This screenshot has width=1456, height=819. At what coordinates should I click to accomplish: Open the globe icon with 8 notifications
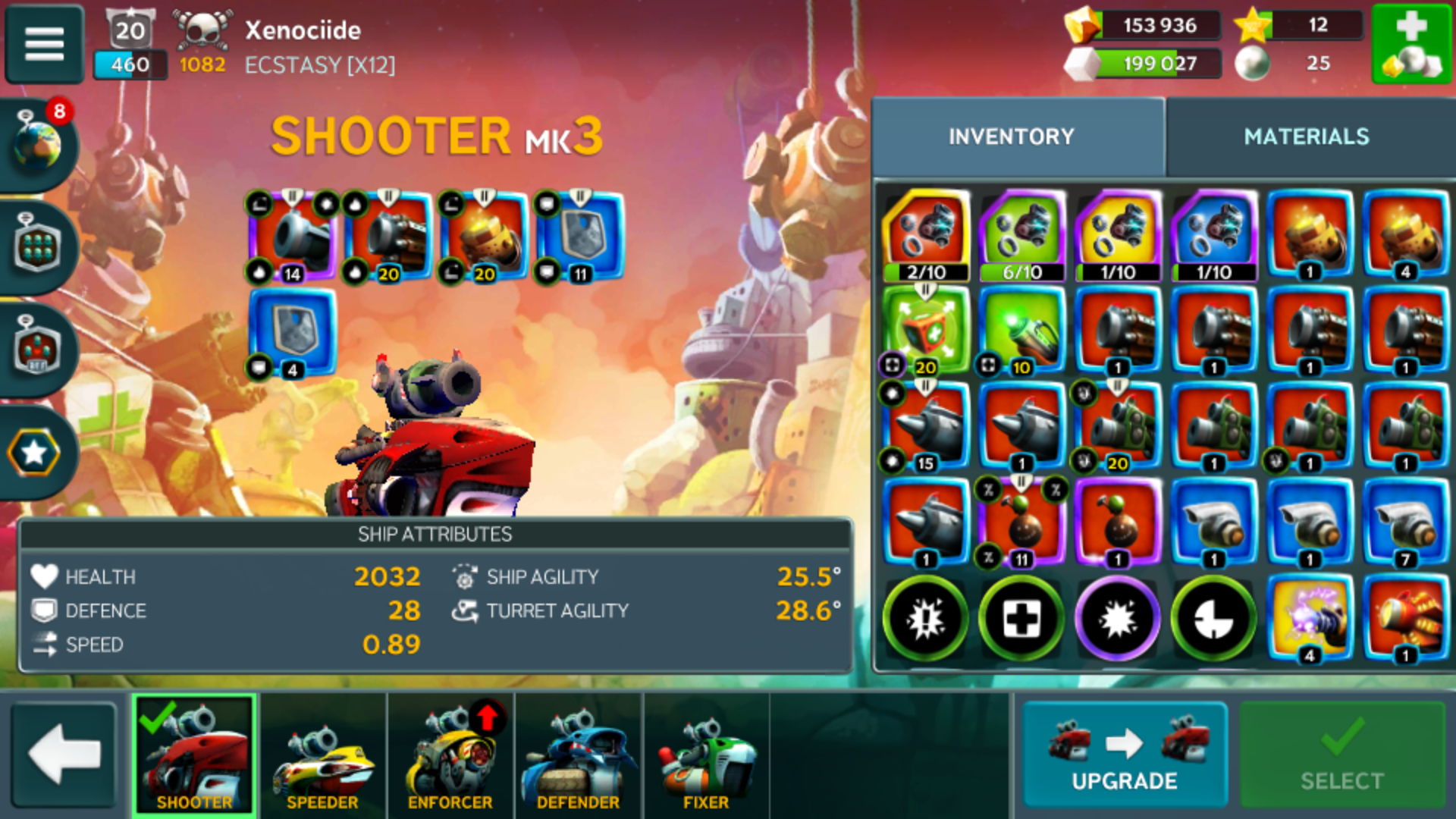[x=38, y=144]
